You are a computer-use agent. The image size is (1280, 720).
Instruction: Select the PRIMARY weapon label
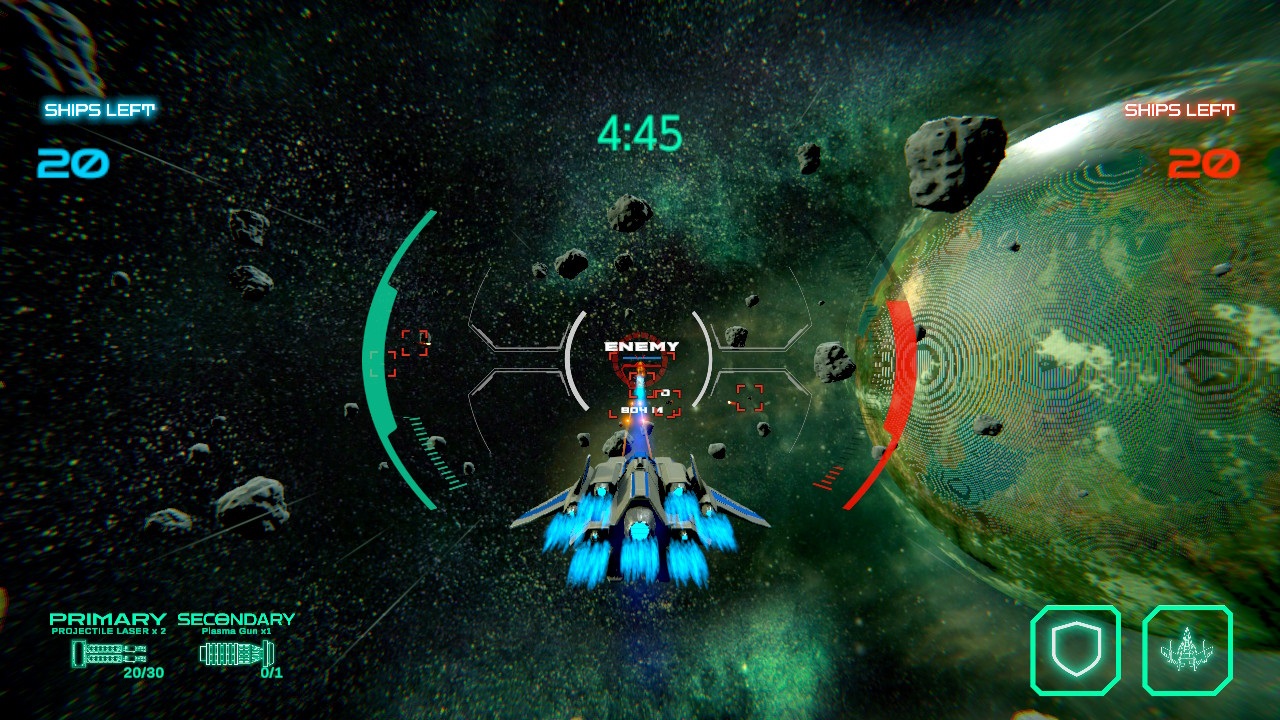coord(108,620)
